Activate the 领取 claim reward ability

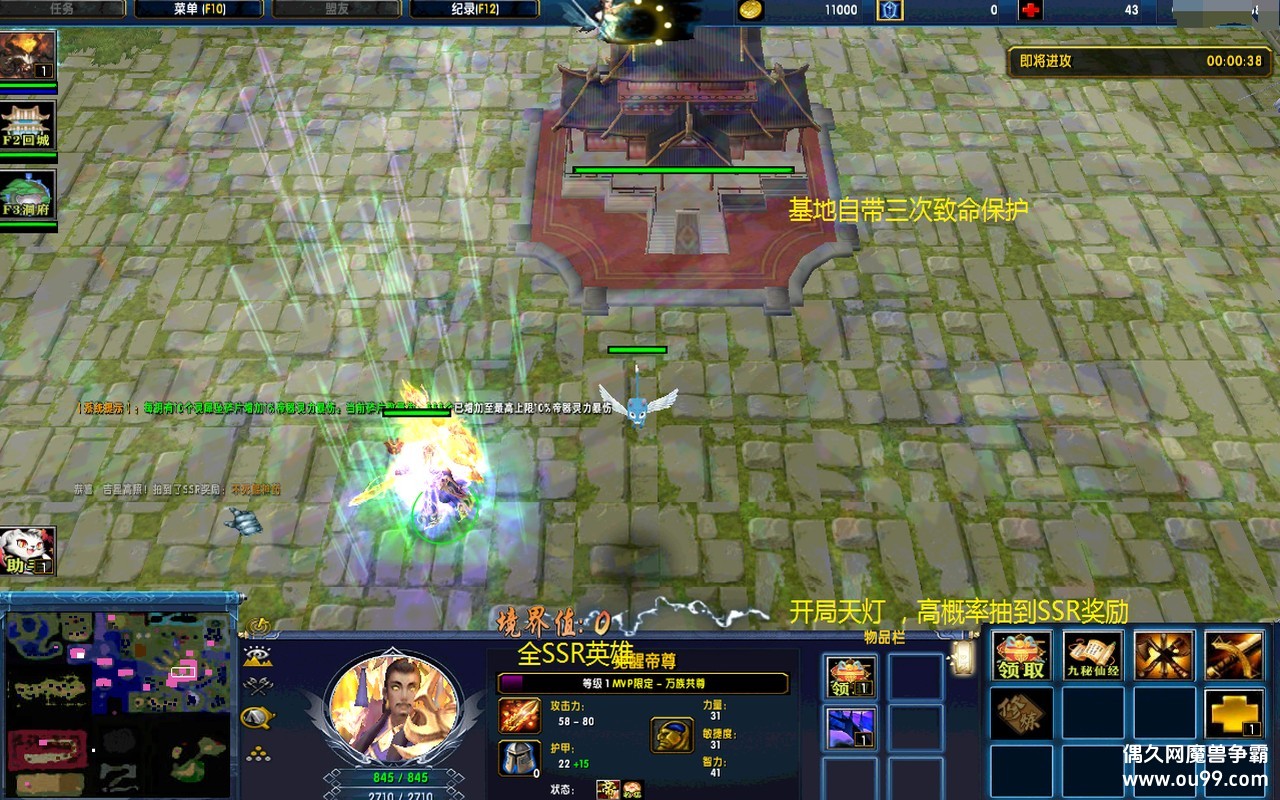click(x=1021, y=656)
